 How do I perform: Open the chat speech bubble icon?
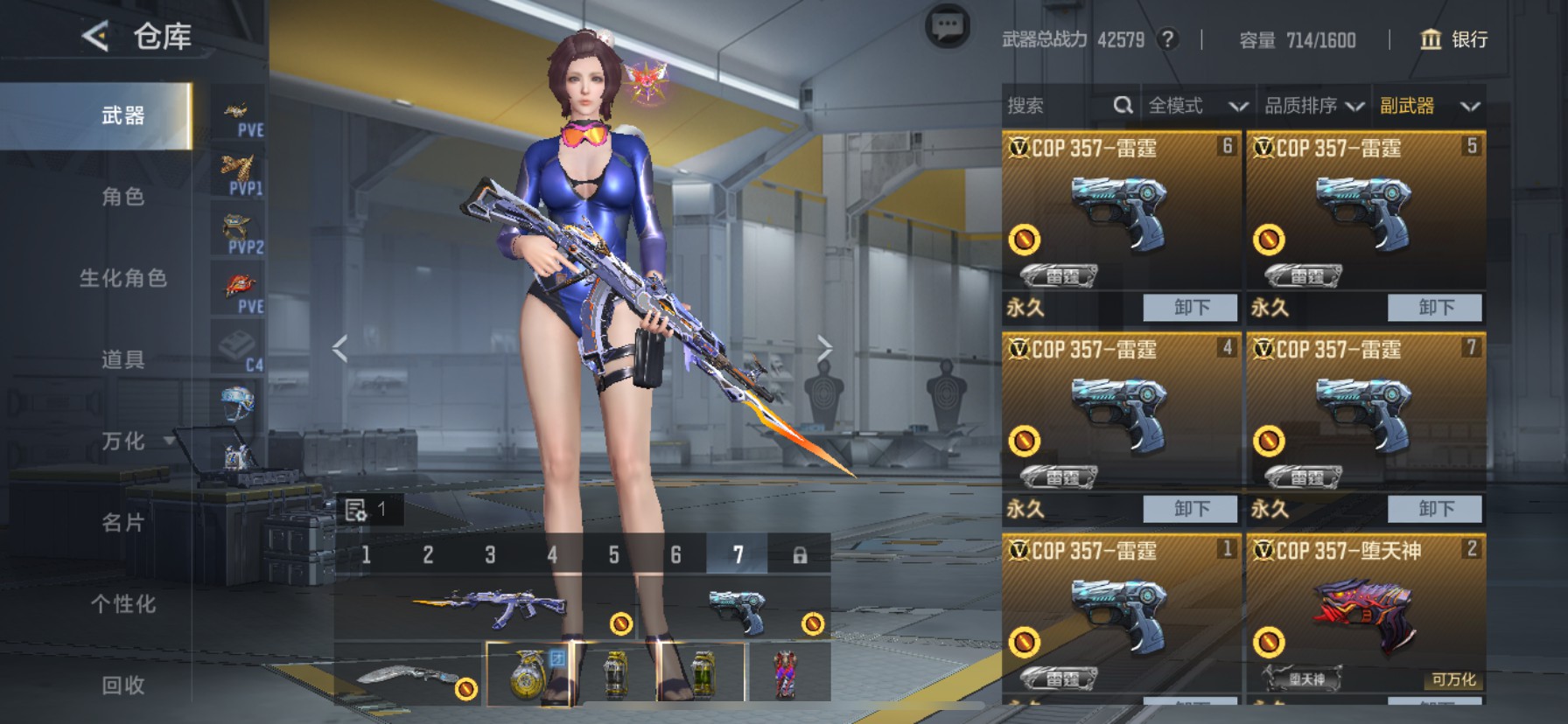point(947,27)
